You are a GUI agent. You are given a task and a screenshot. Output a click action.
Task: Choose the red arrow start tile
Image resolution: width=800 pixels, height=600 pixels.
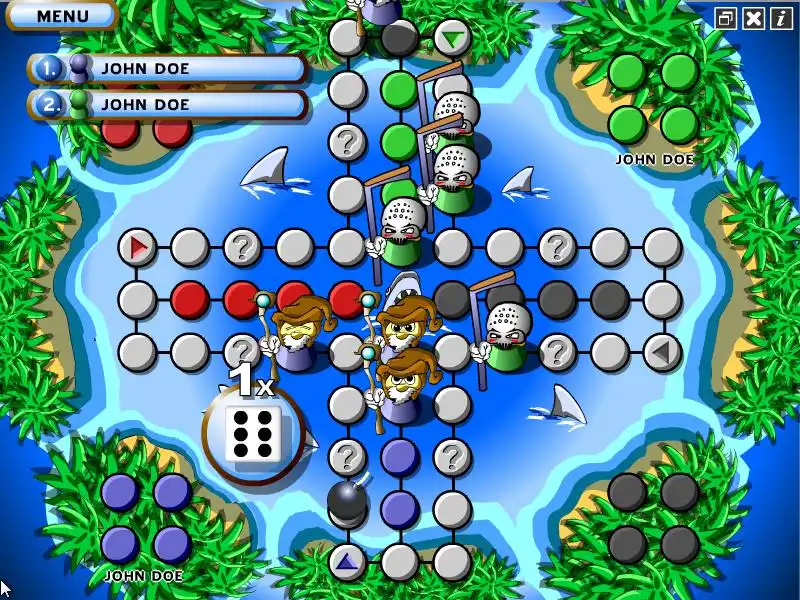pyautogui.click(x=138, y=246)
